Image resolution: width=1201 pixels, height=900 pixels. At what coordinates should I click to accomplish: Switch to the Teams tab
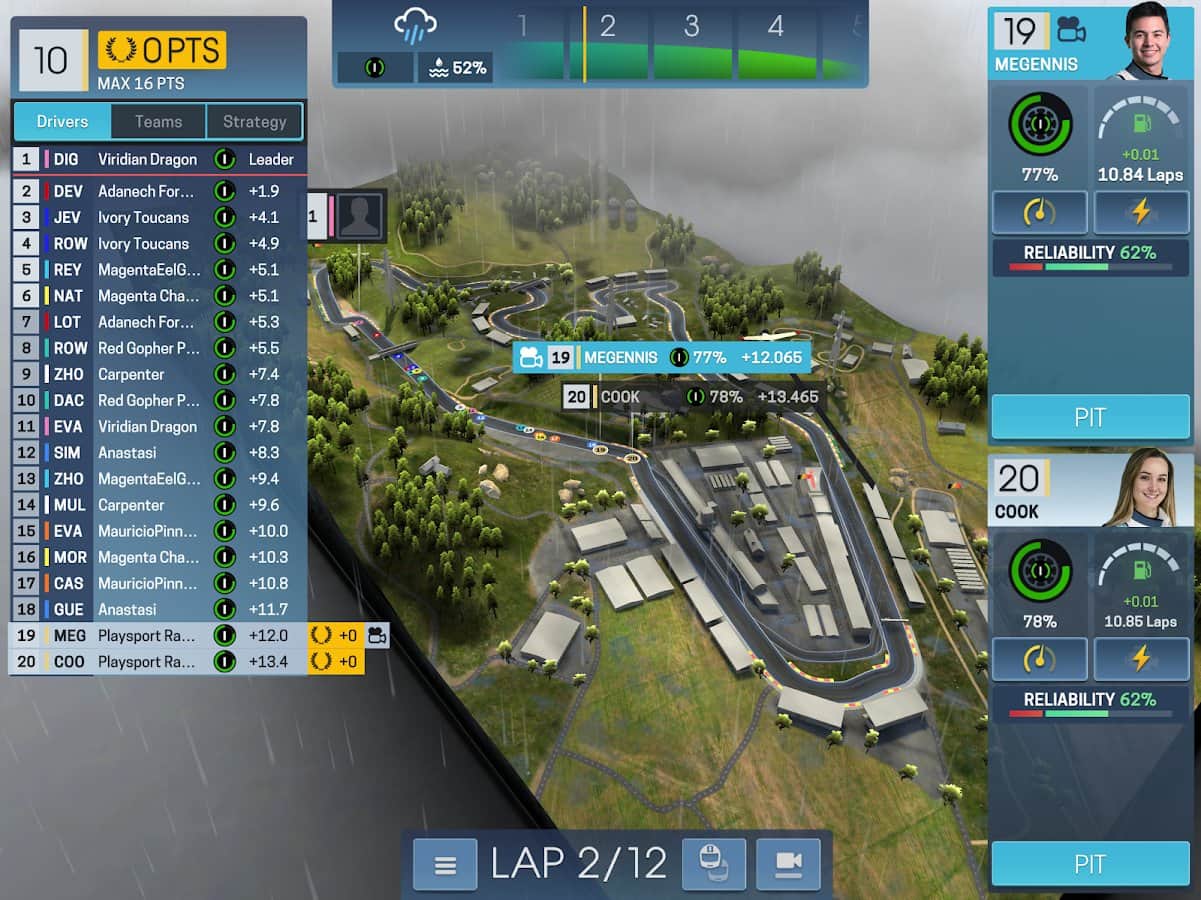(x=158, y=122)
